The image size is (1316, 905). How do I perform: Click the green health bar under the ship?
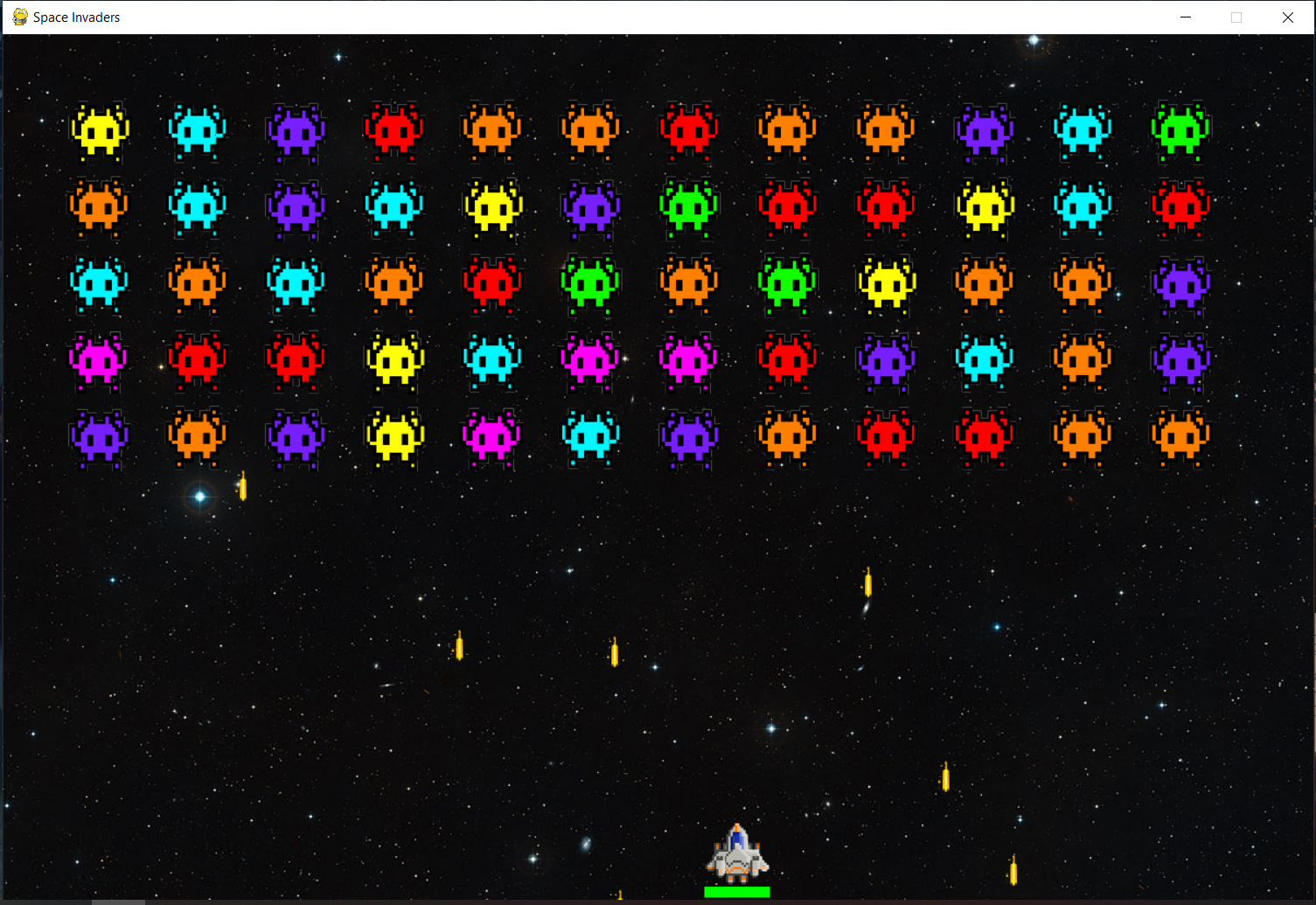point(737,891)
